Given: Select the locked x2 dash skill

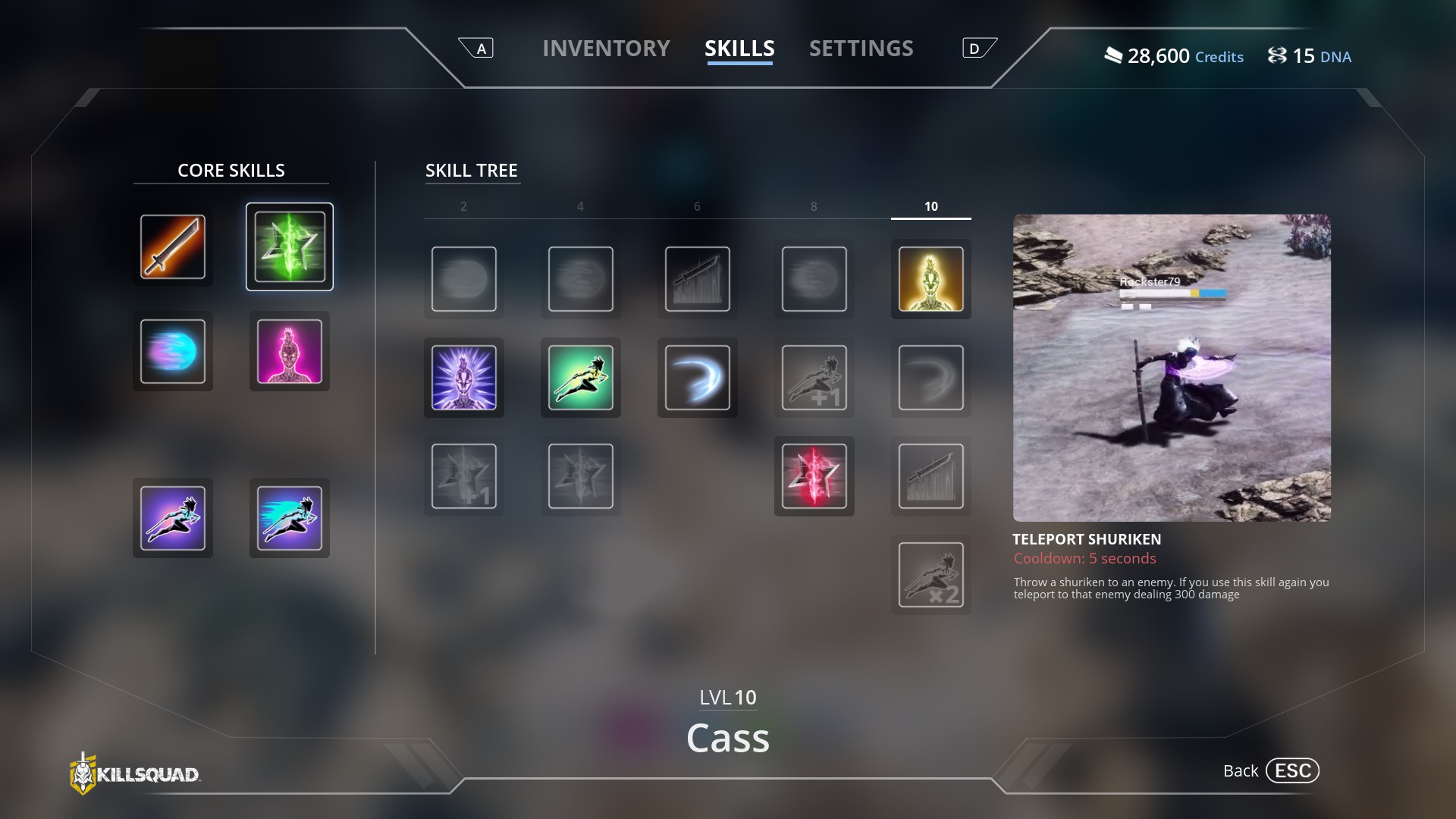Looking at the screenshot, I should pos(930,575).
